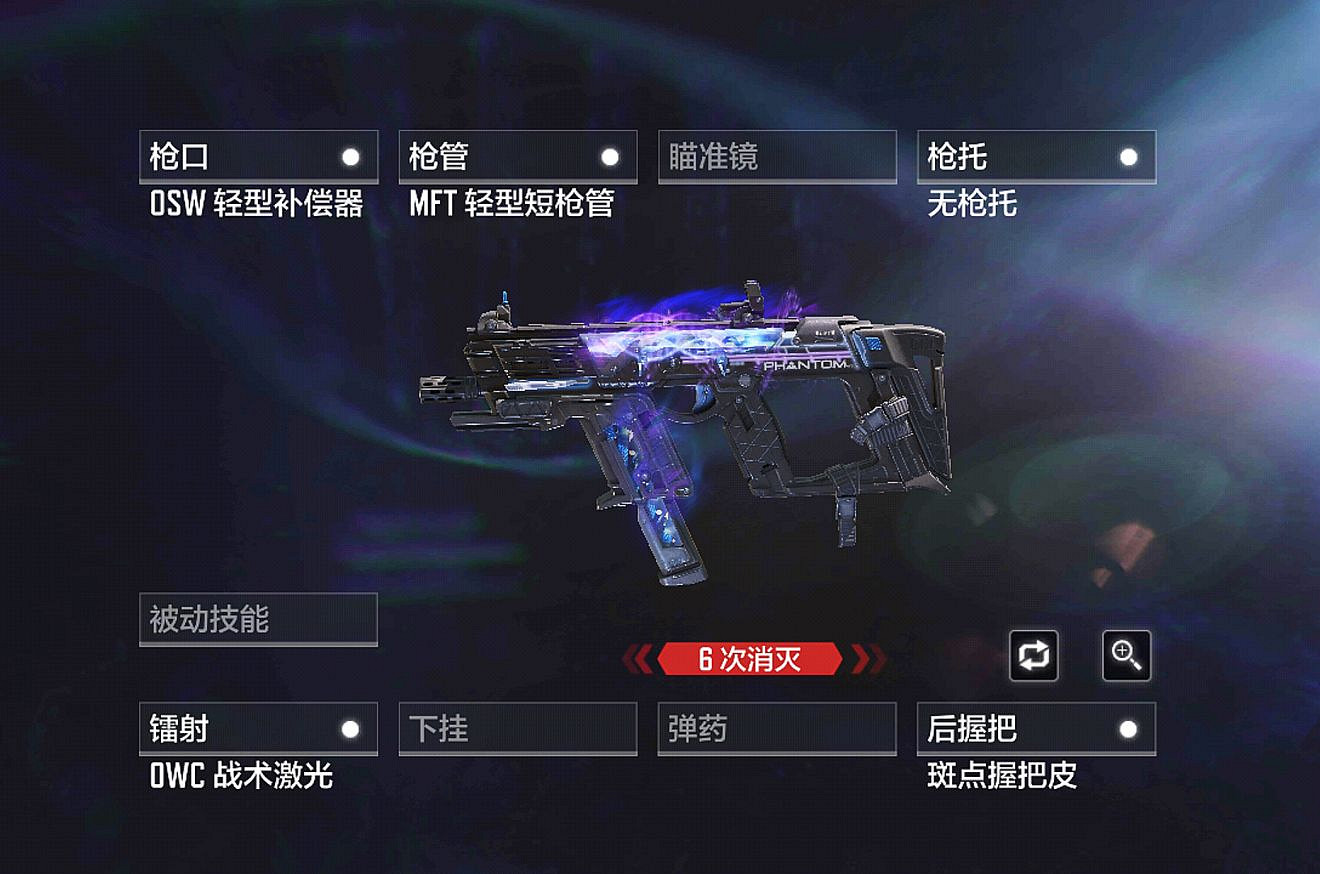Toggle the 枪托 slot equipped indicator

tap(1128, 156)
